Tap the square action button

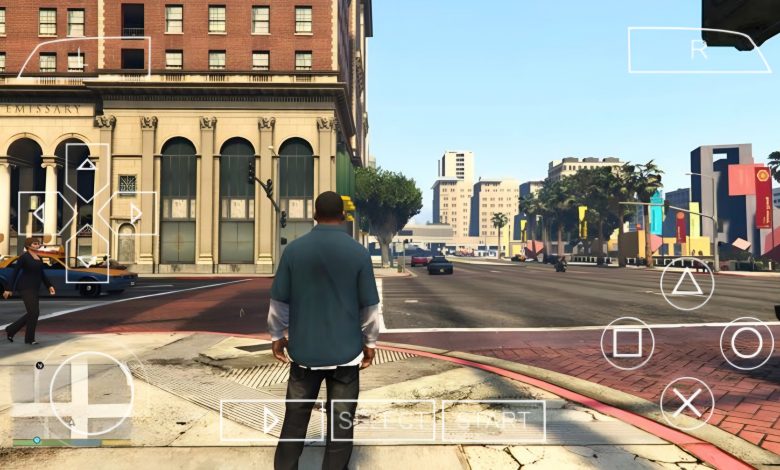[x=627, y=343]
